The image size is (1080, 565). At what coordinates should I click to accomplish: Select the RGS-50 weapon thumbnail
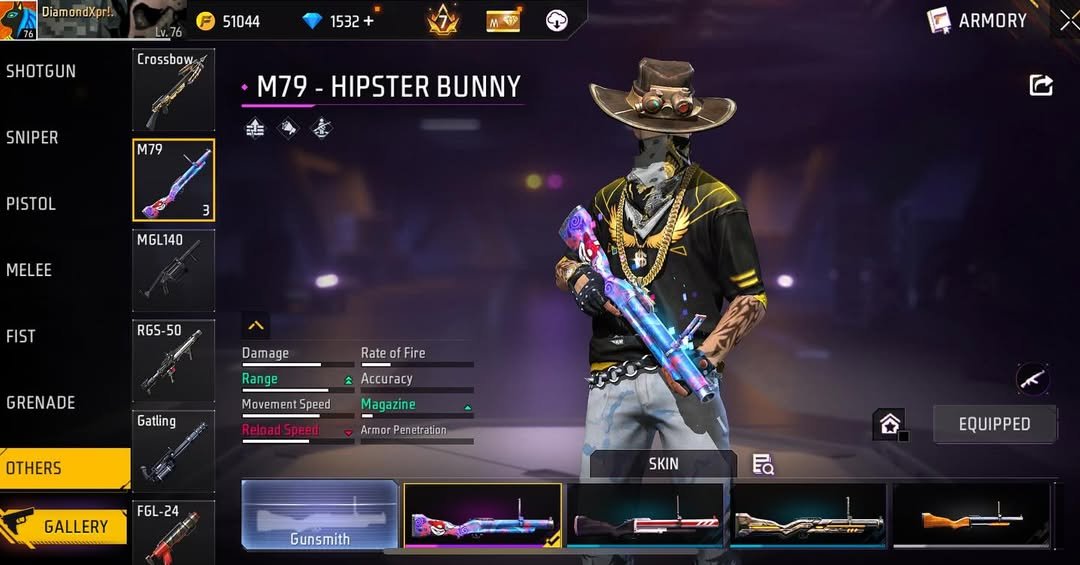click(x=173, y=360)
